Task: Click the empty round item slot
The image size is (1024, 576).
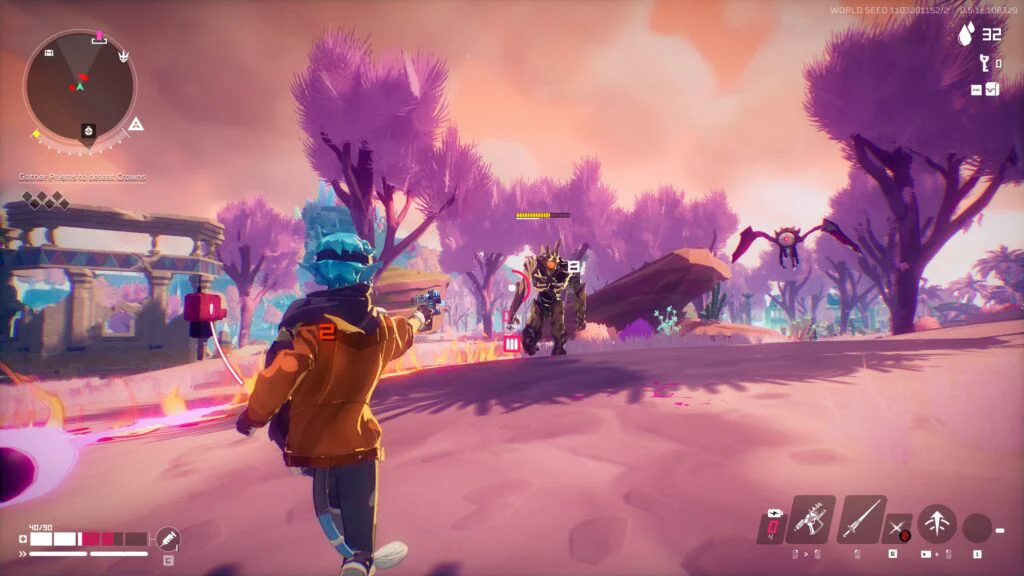Action: [x=977, y=527]
